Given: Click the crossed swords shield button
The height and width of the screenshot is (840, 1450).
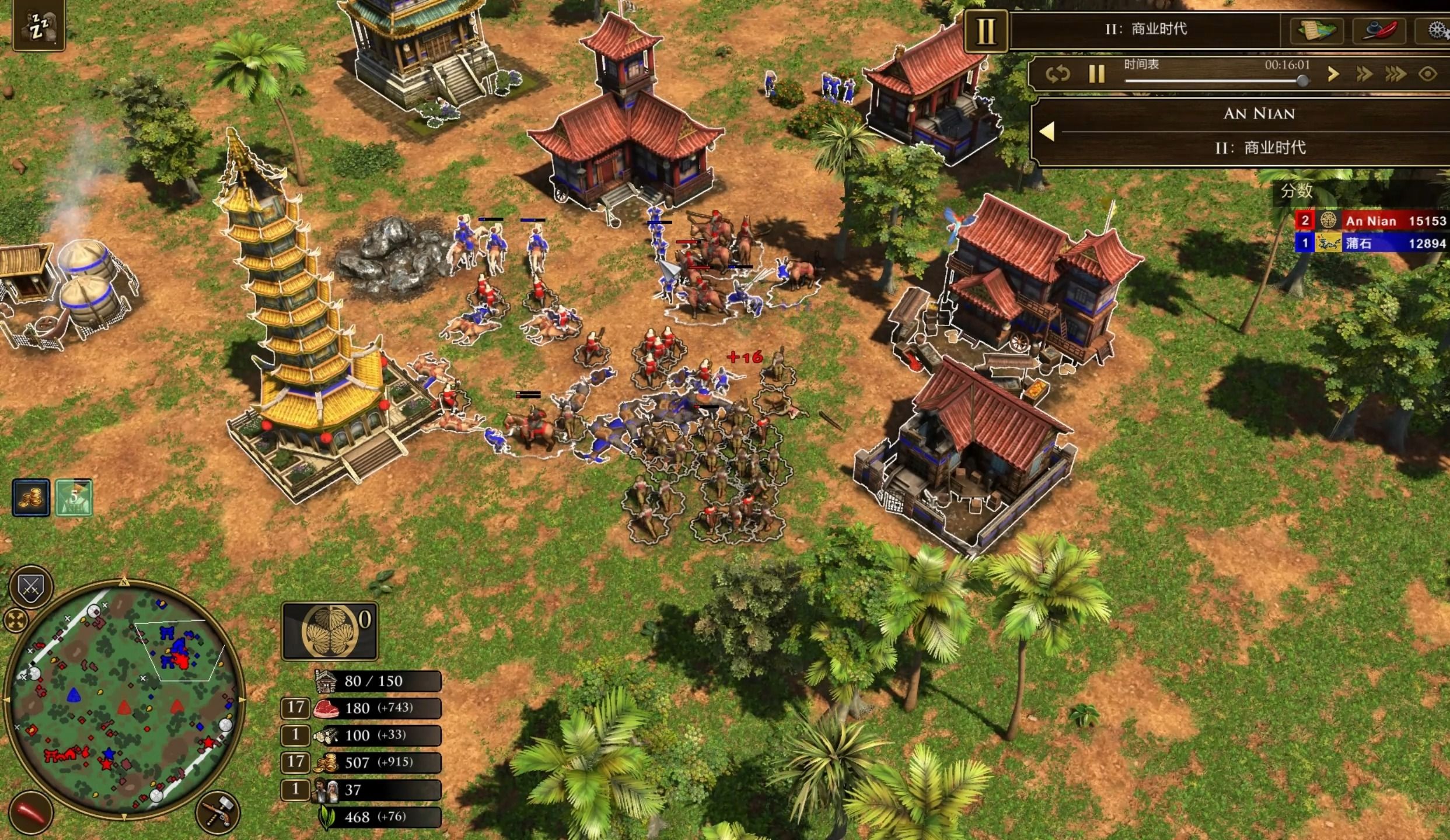Looking at the screenshot, I should 31,586.
